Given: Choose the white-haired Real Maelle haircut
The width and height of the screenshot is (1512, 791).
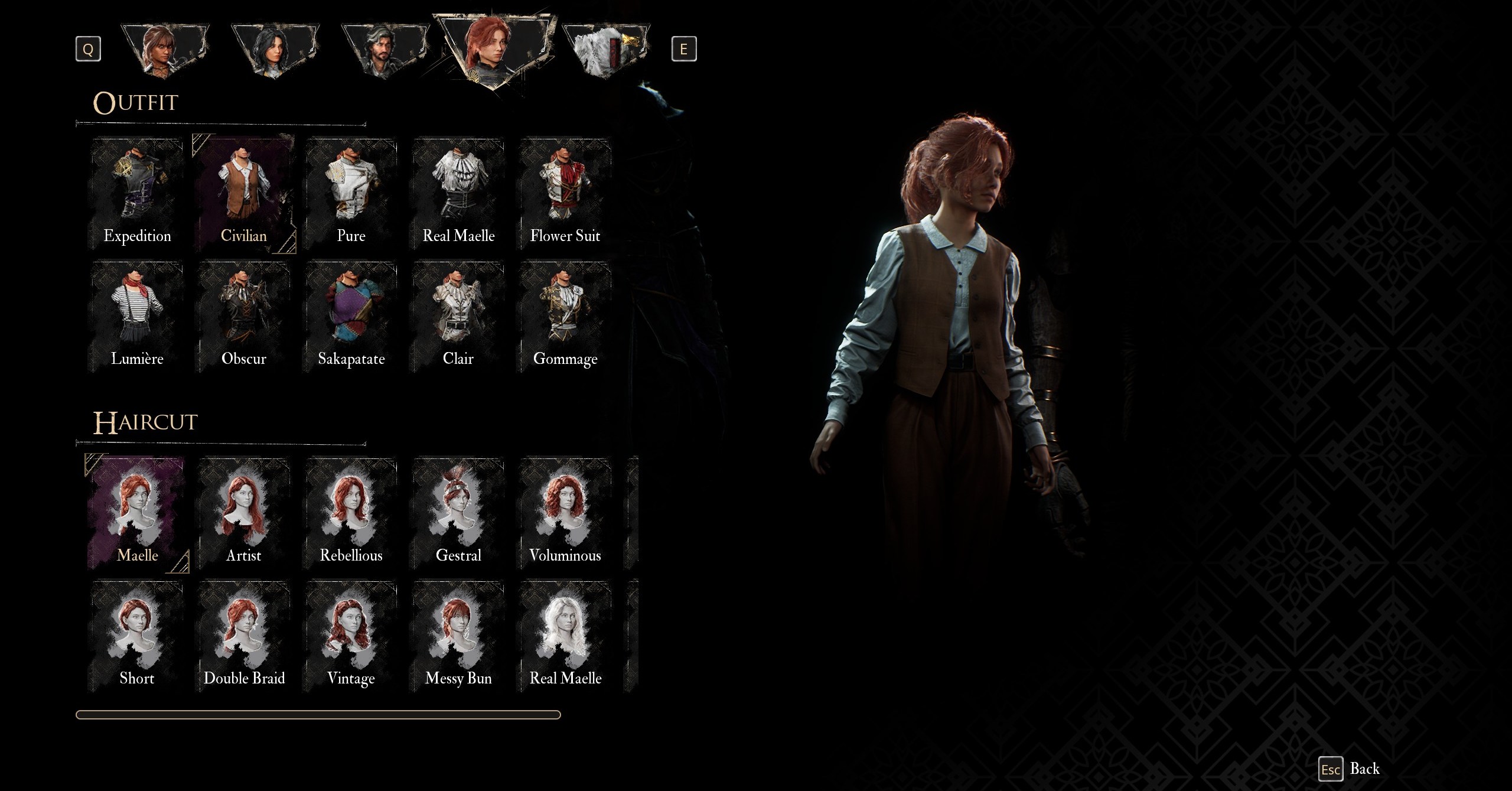Looking at the screenshot, I should (565, 637).
